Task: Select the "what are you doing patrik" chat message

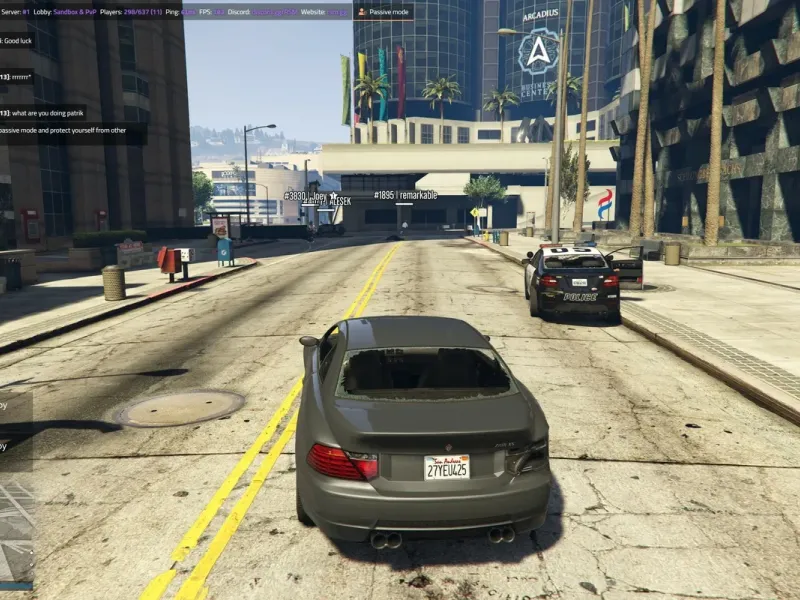Action: pos(44,113)
